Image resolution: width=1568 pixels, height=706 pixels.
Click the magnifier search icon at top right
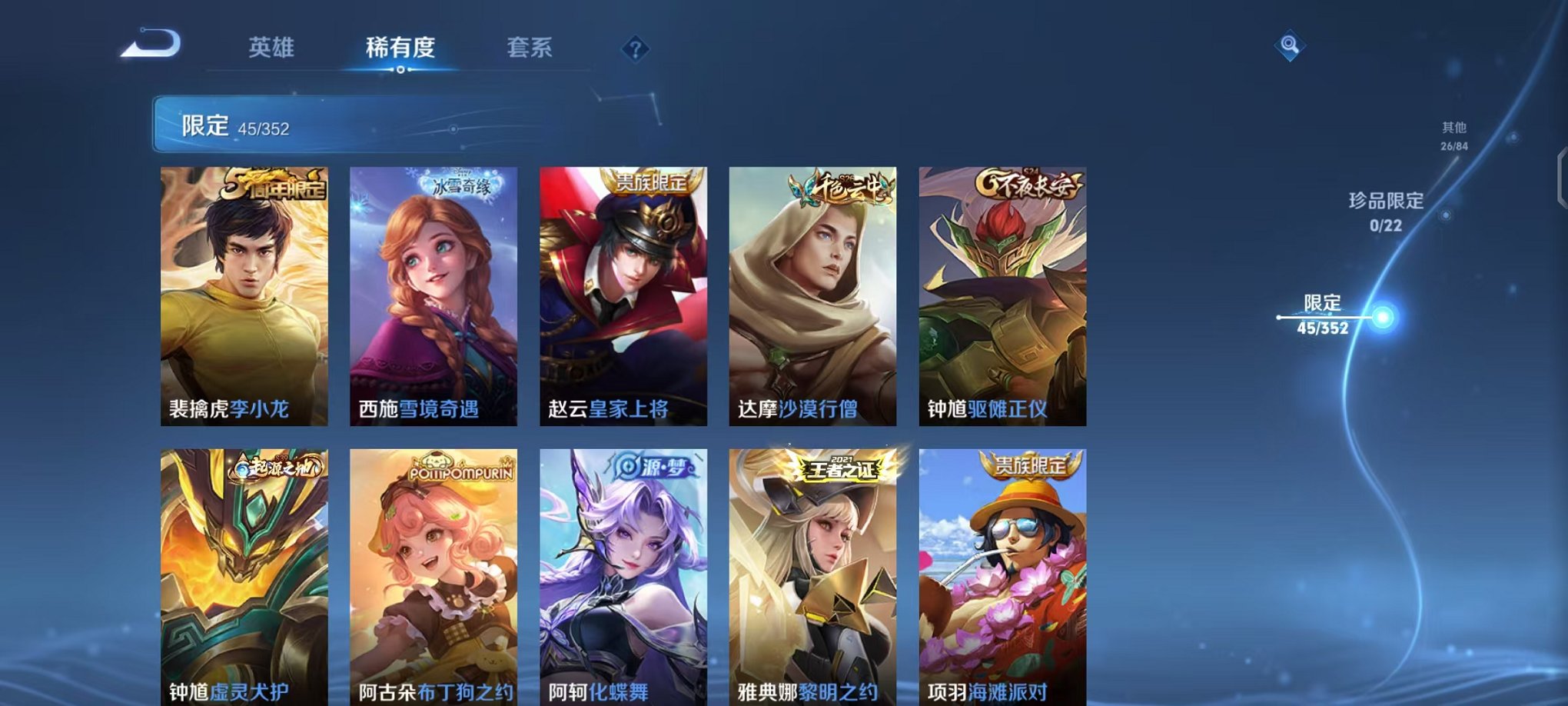tap(1290, 45)
